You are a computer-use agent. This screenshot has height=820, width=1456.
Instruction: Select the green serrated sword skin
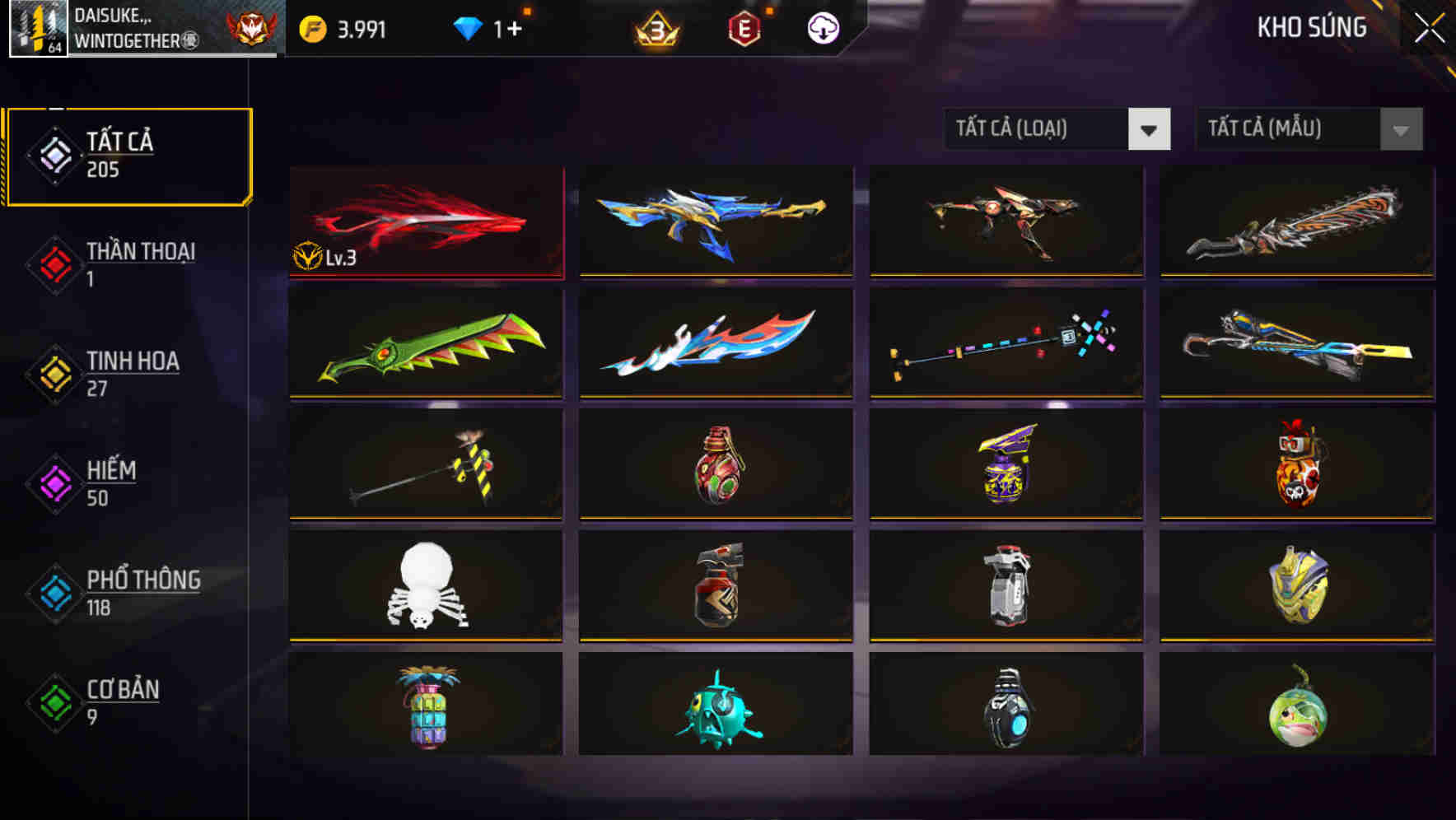427,344
